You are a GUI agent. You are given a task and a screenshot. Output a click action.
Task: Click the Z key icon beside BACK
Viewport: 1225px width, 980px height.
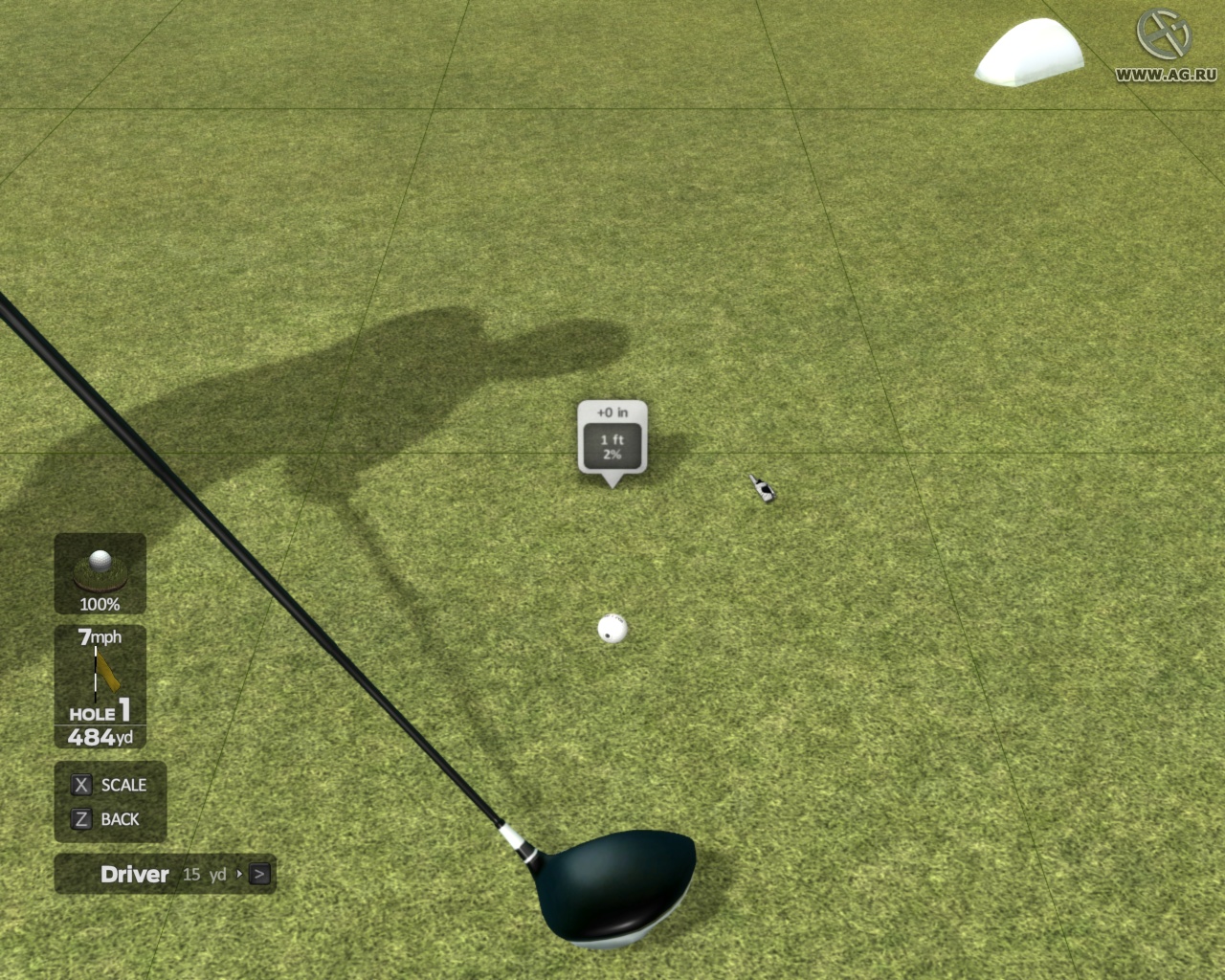coord(81,819)
